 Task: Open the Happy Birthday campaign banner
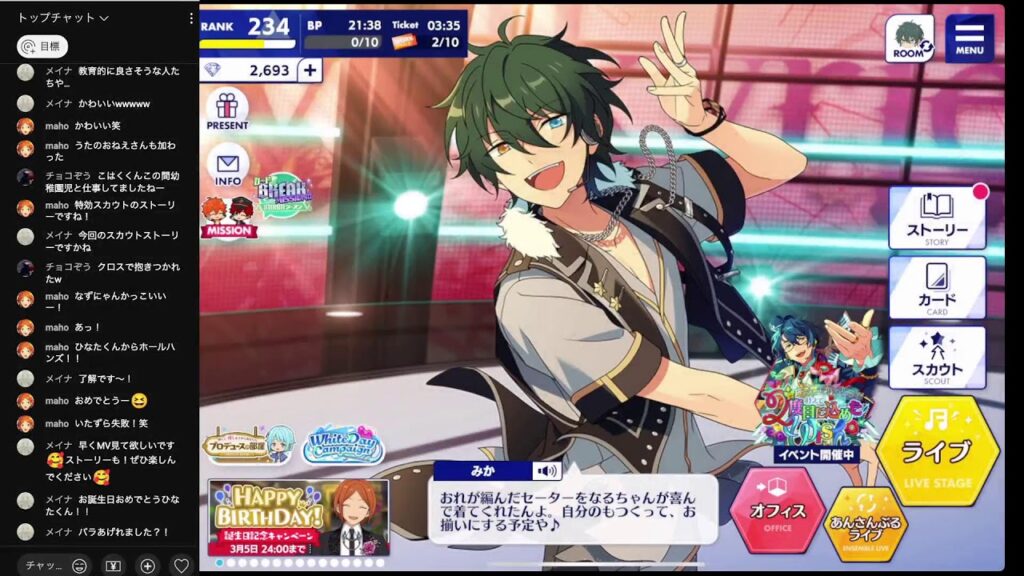point(298,516)
